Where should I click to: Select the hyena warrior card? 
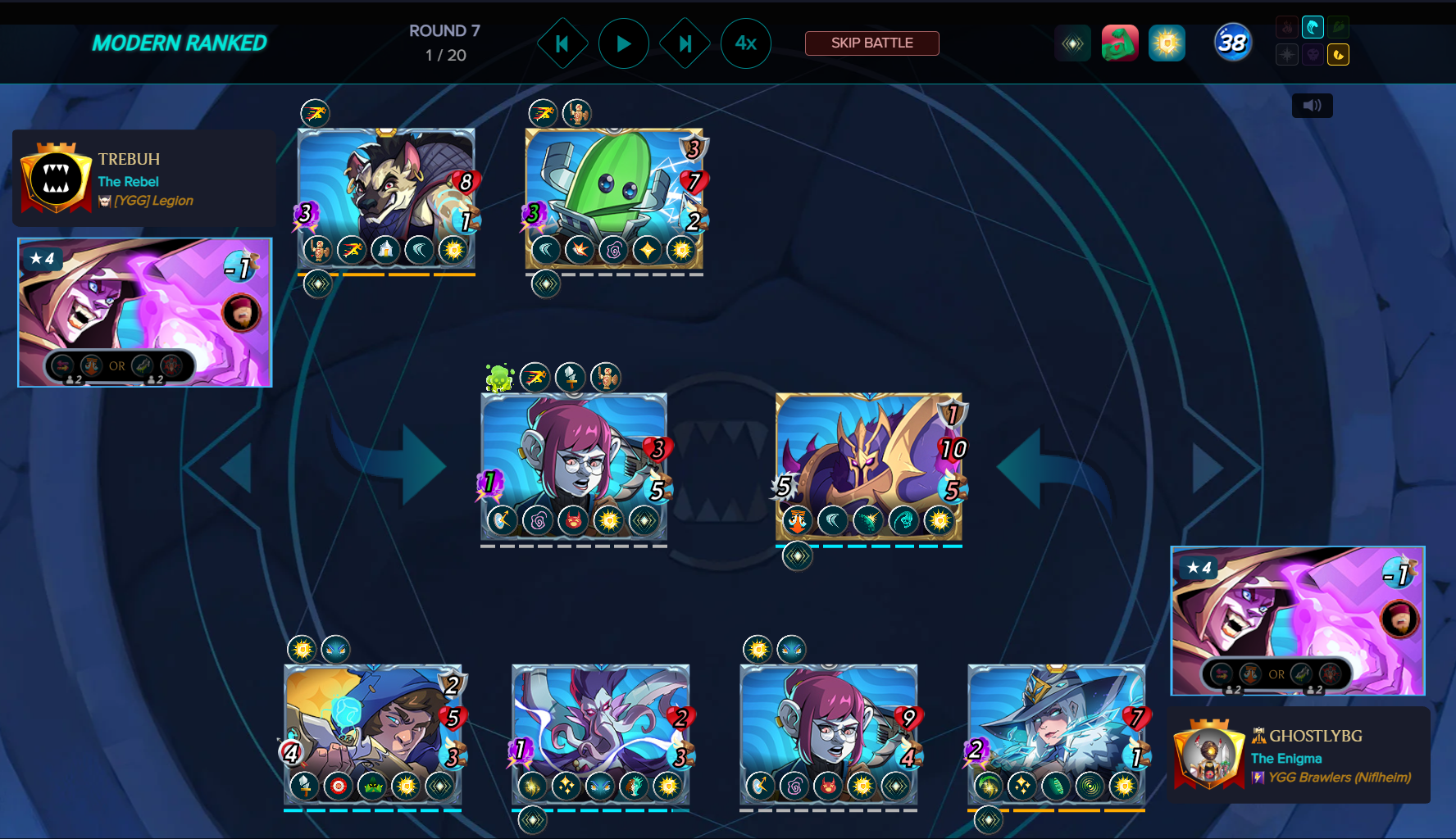(385, 198)
